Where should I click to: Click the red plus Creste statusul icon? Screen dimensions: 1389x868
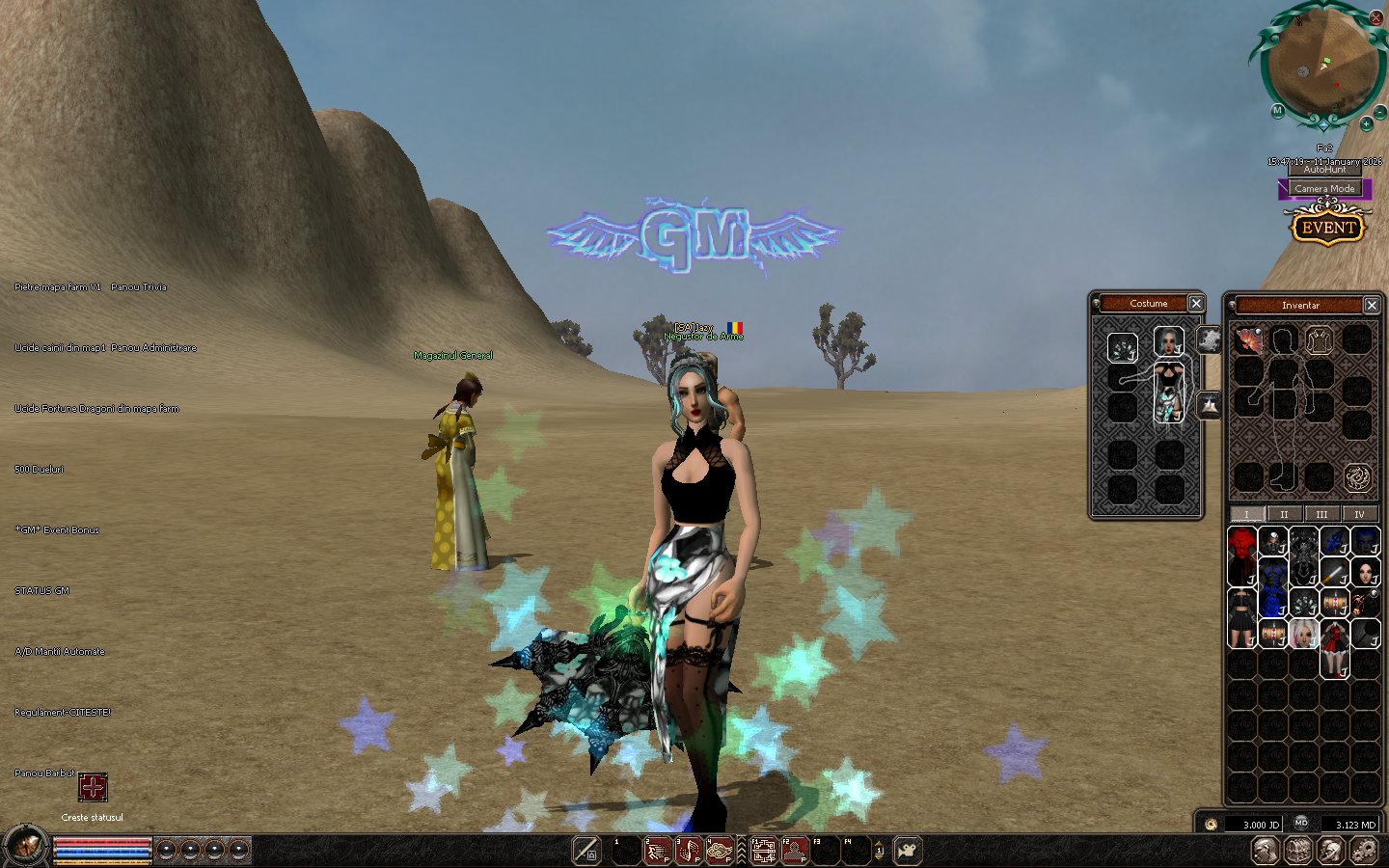click(x=93, y=788)
